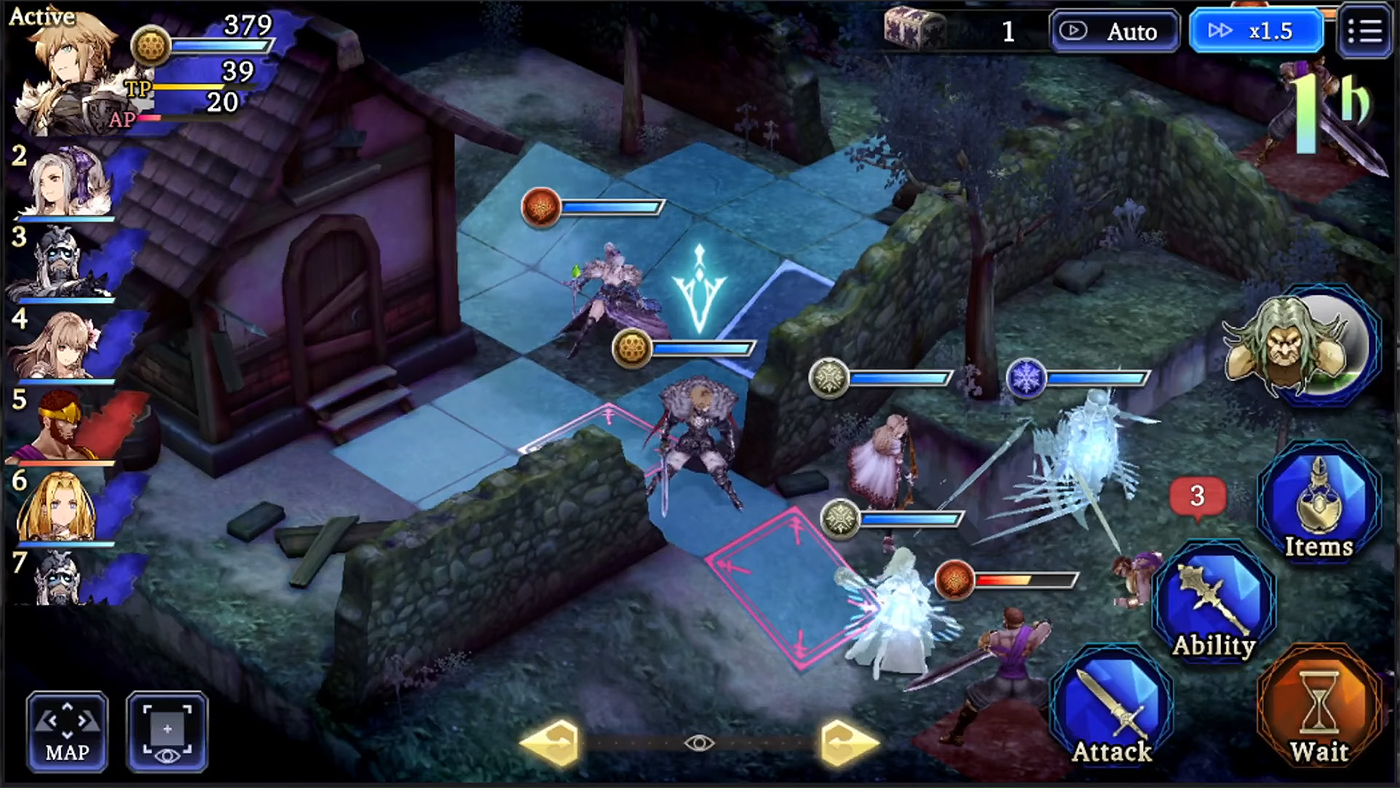This screenshot has width=1400, height=788.
Task: Tap the red notification badge showing 3
Action: 1197,496
